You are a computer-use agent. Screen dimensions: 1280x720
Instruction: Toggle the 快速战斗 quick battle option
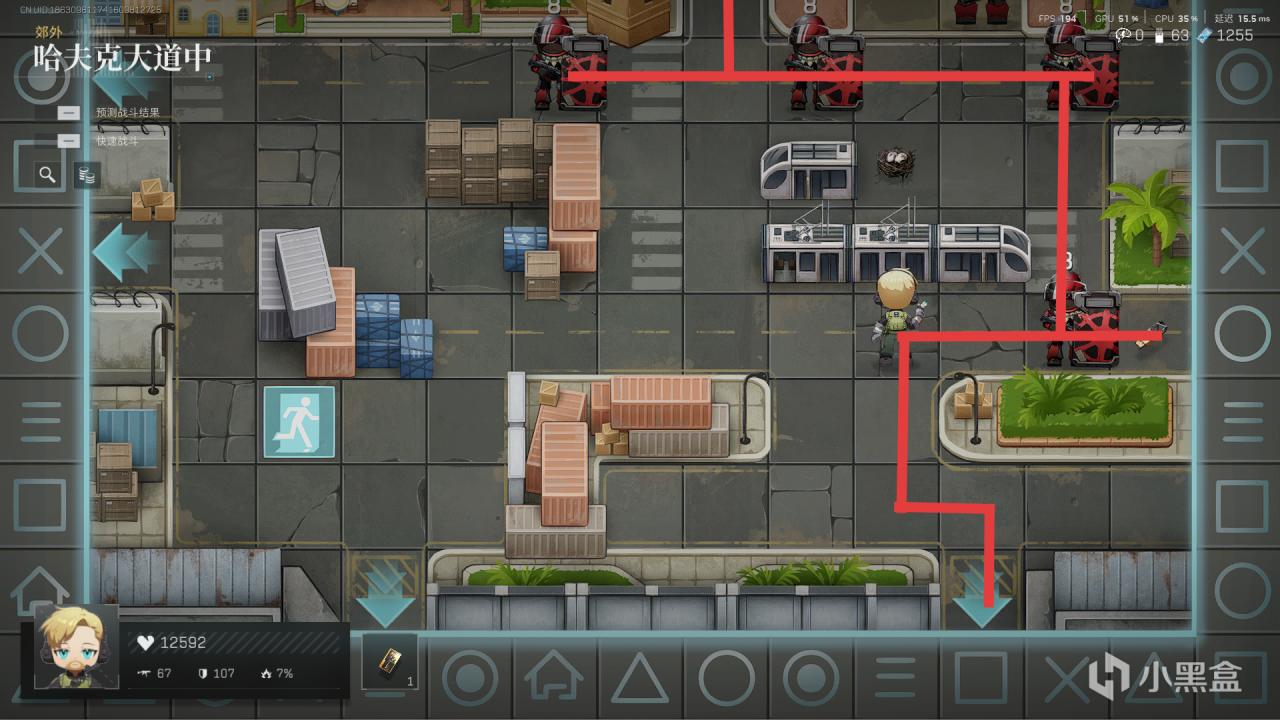(69, 141)
